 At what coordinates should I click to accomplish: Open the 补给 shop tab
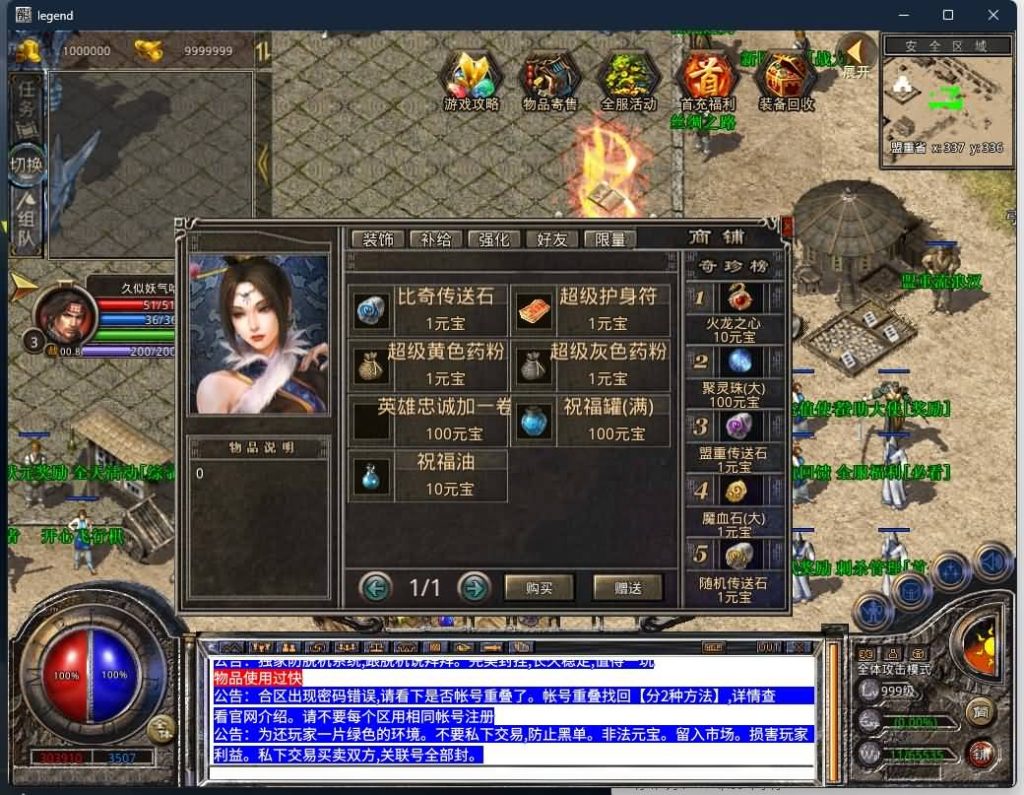click(436, 239)
